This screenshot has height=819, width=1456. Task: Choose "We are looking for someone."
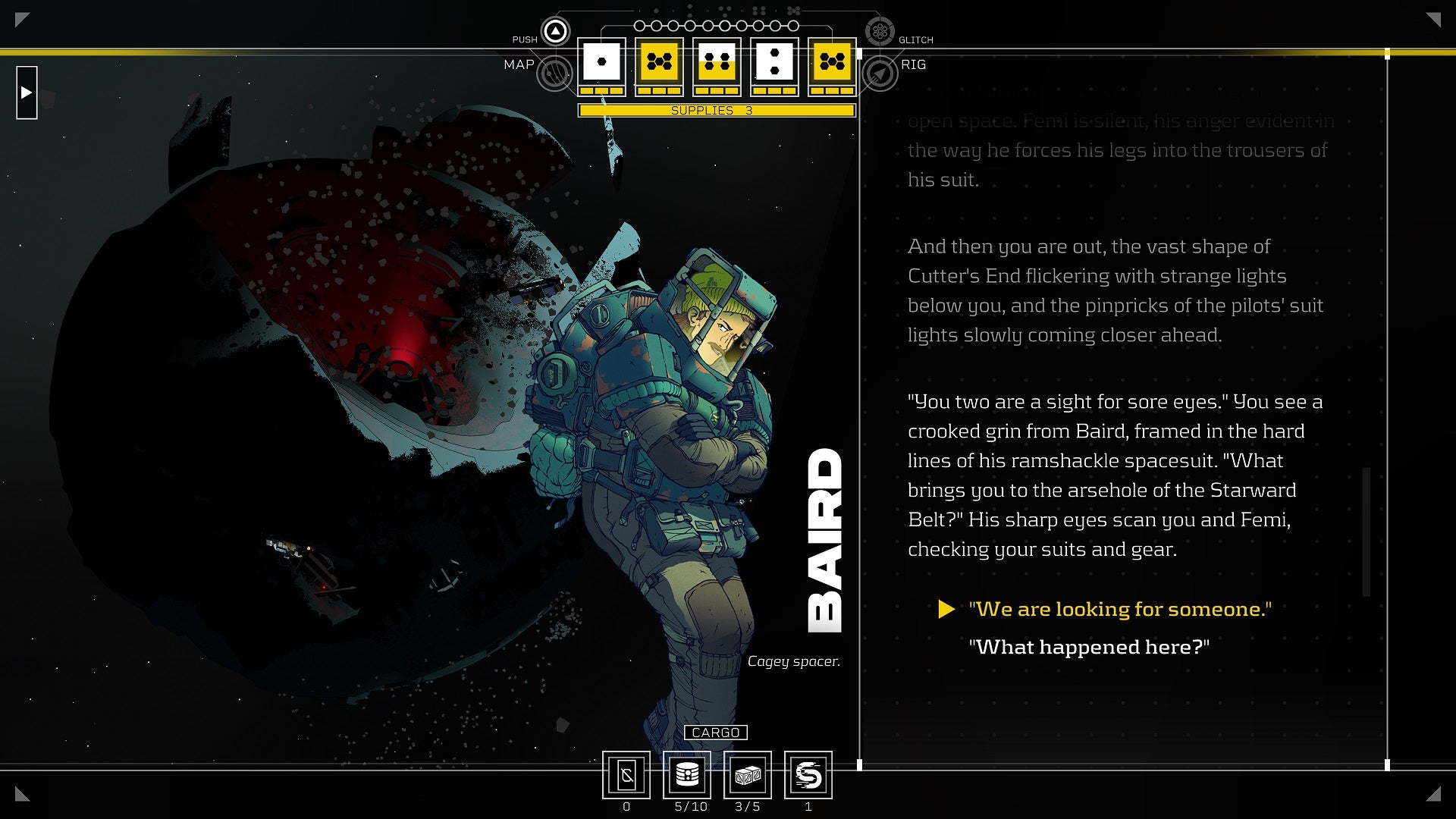tap(1119, 608)
